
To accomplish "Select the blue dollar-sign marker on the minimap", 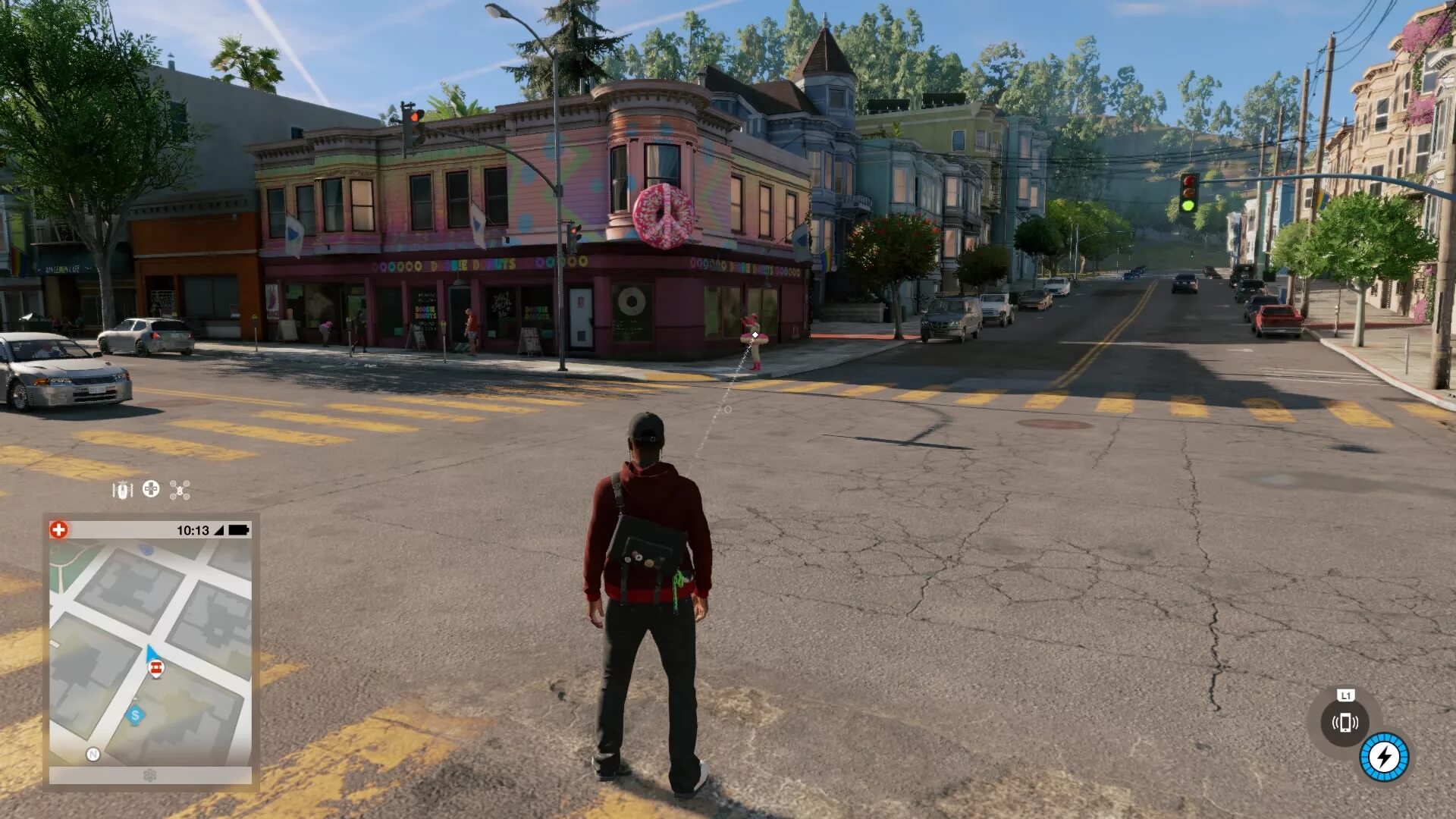I will (136, 714).
